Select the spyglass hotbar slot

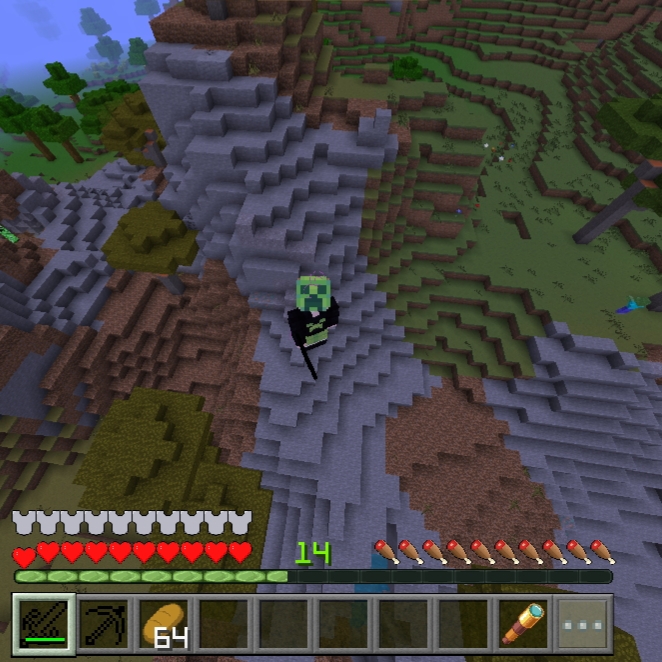click(x=523, y=624)
